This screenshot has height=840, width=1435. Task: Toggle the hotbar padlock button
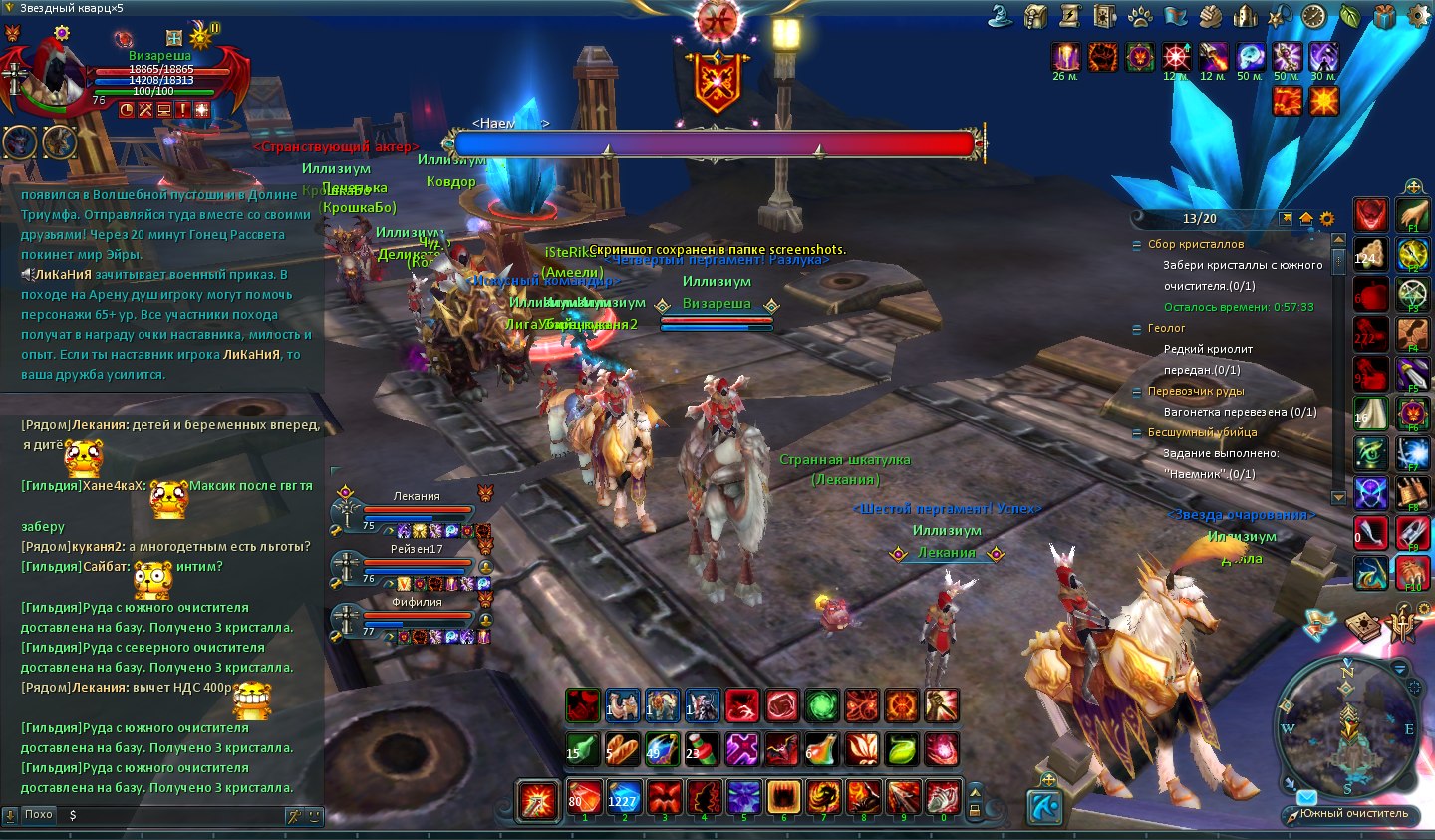coord(975,809)
